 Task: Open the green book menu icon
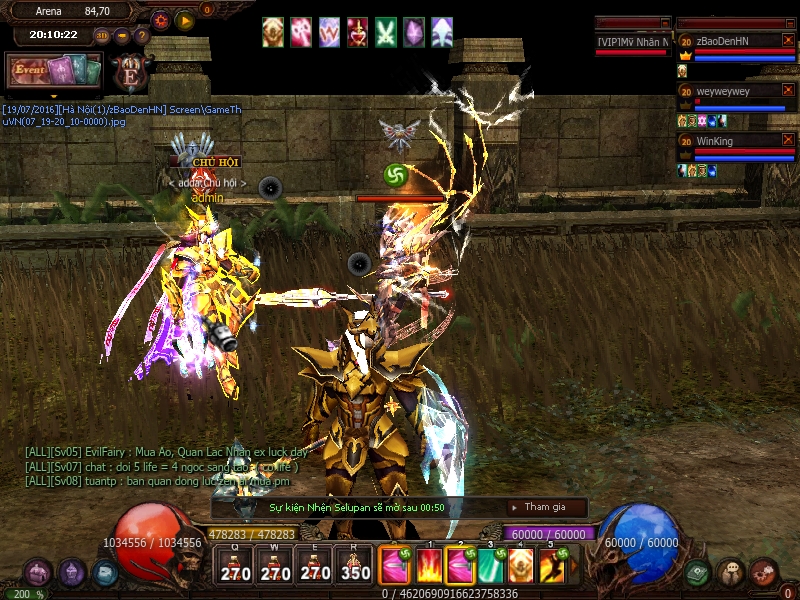click(699, 573)
